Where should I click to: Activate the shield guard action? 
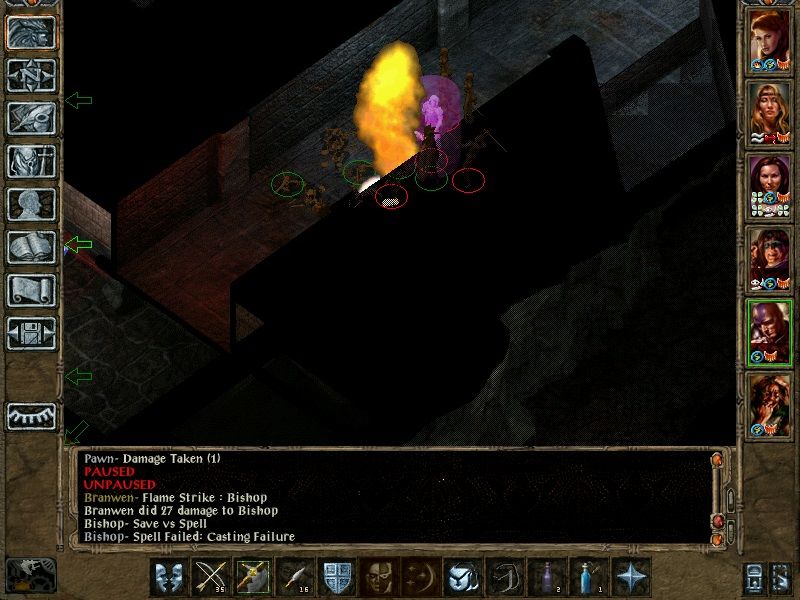click(335, 577)
